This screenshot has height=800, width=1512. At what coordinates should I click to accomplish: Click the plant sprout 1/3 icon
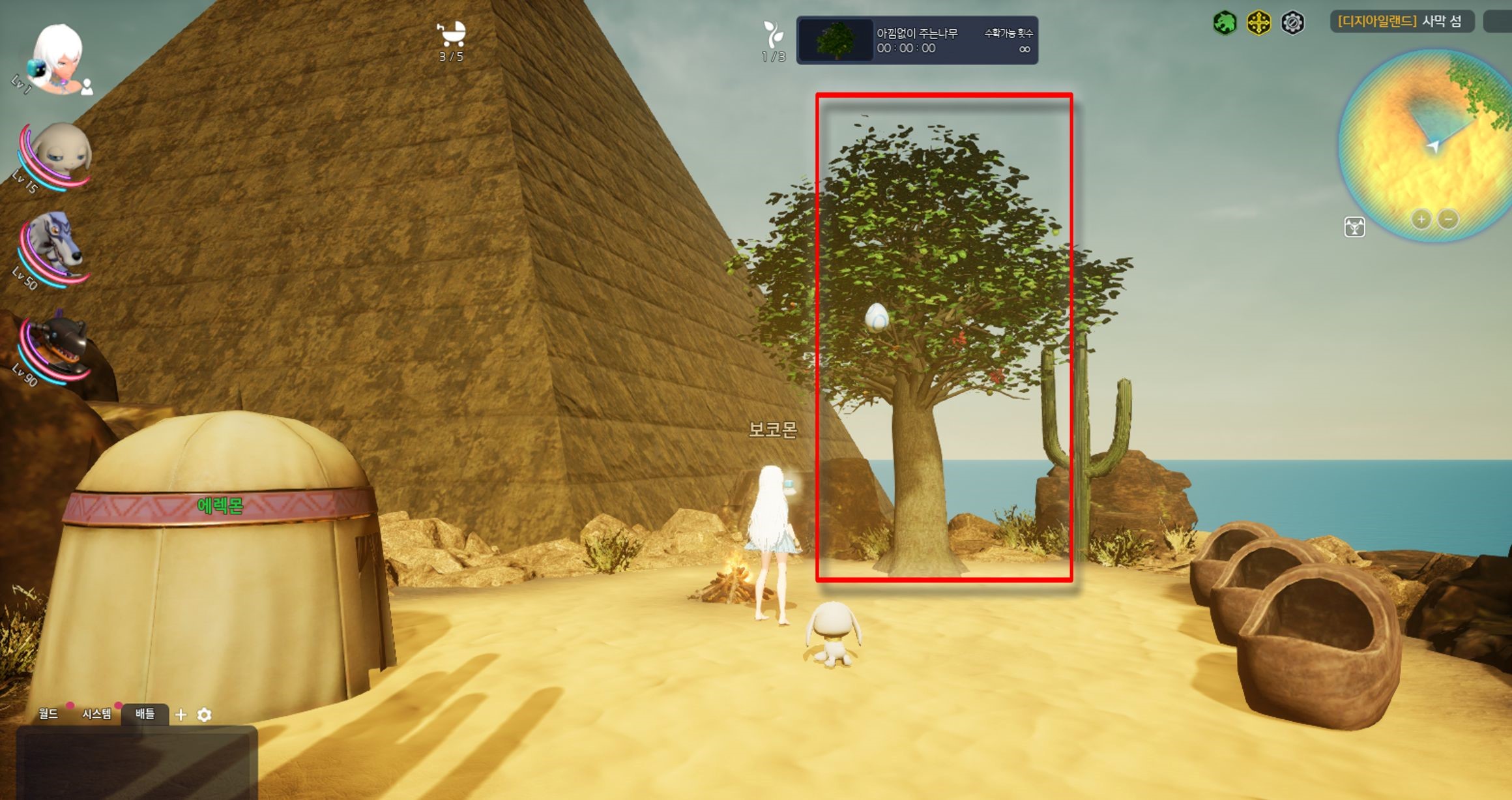click(x=773, y=35)
